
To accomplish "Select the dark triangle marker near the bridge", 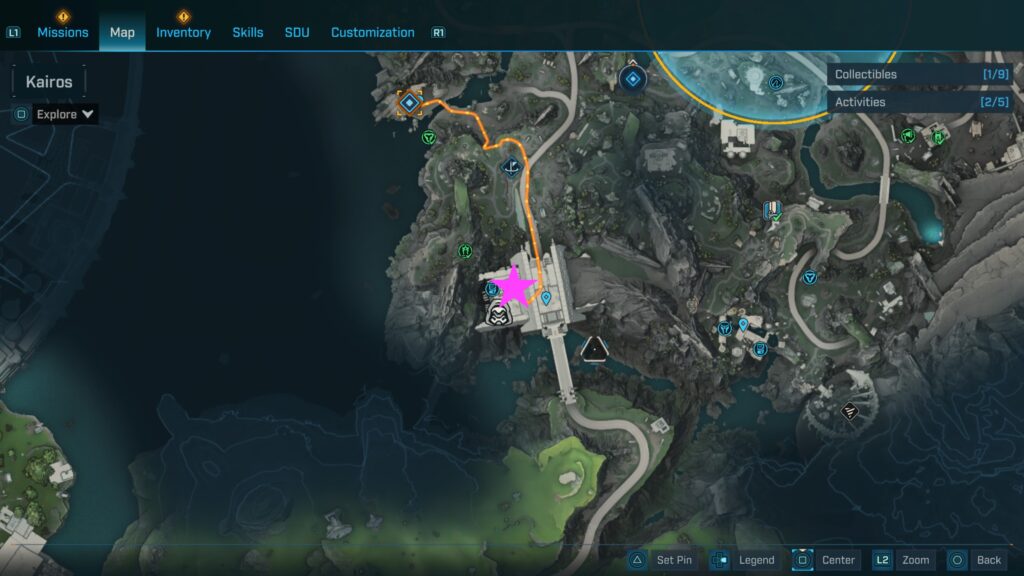I will pyautogui.click(x=595, y=348).
